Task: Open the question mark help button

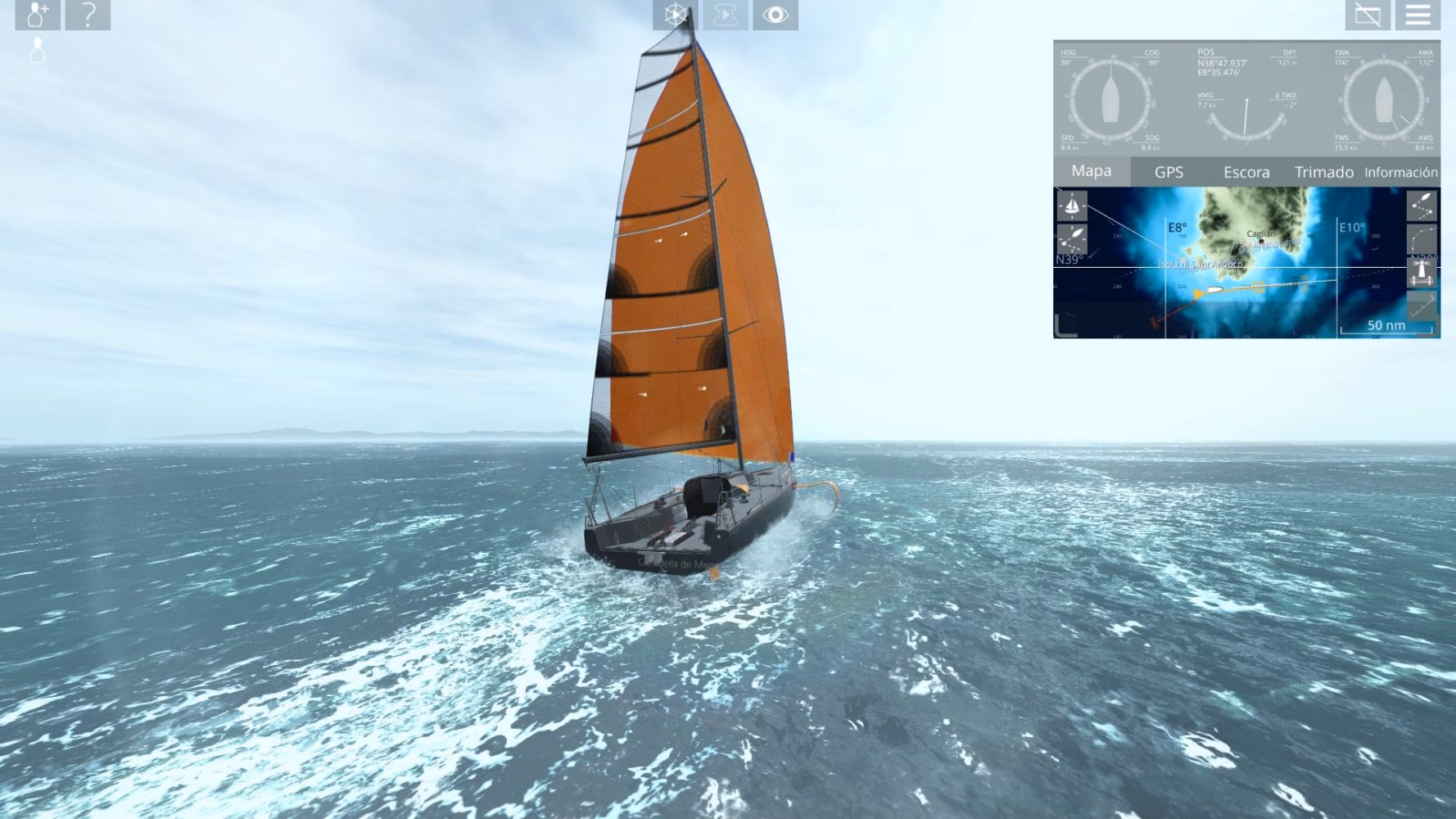Action: click(x=88, y=15)
